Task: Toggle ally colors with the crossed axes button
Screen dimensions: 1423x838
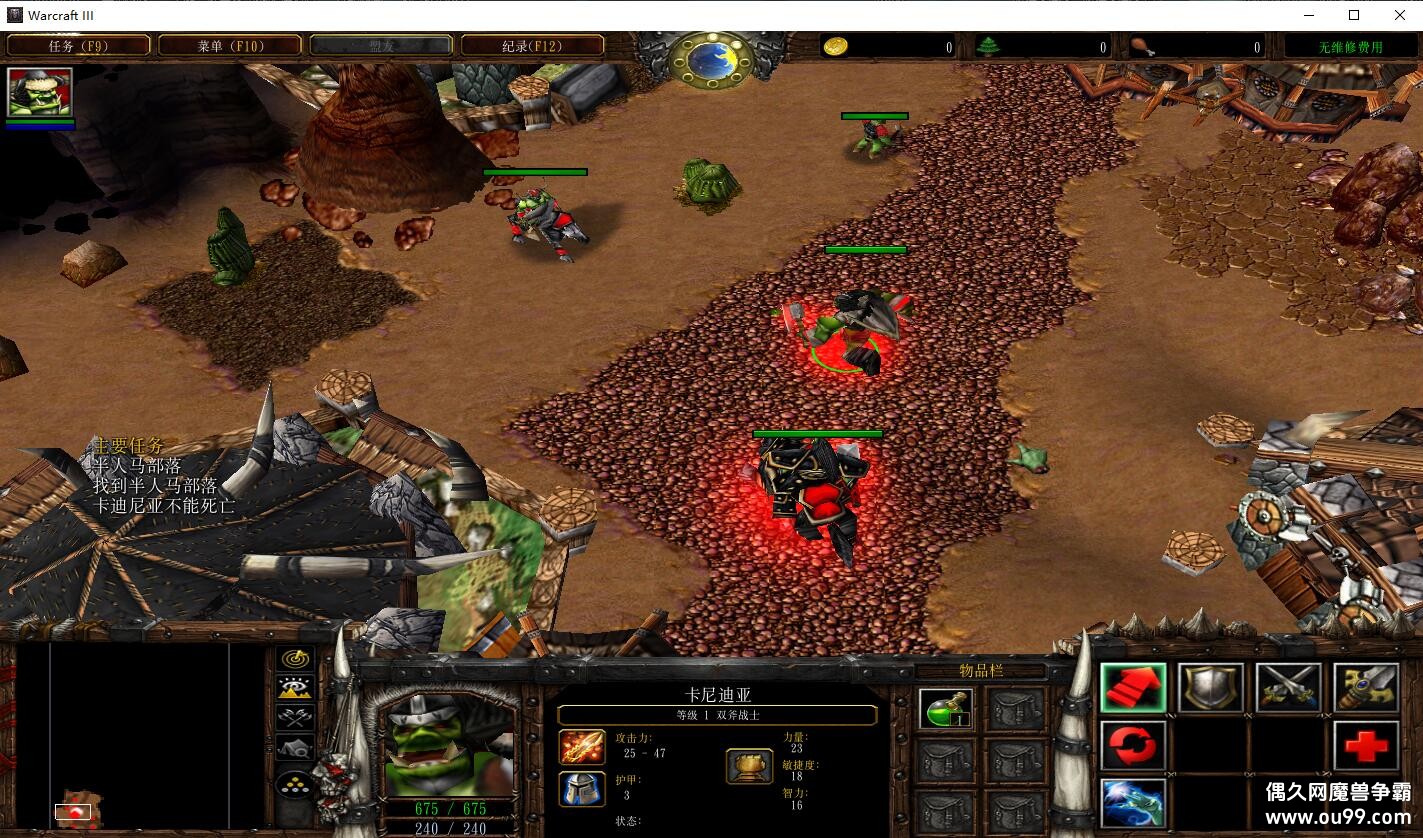Action: point(295,717)
